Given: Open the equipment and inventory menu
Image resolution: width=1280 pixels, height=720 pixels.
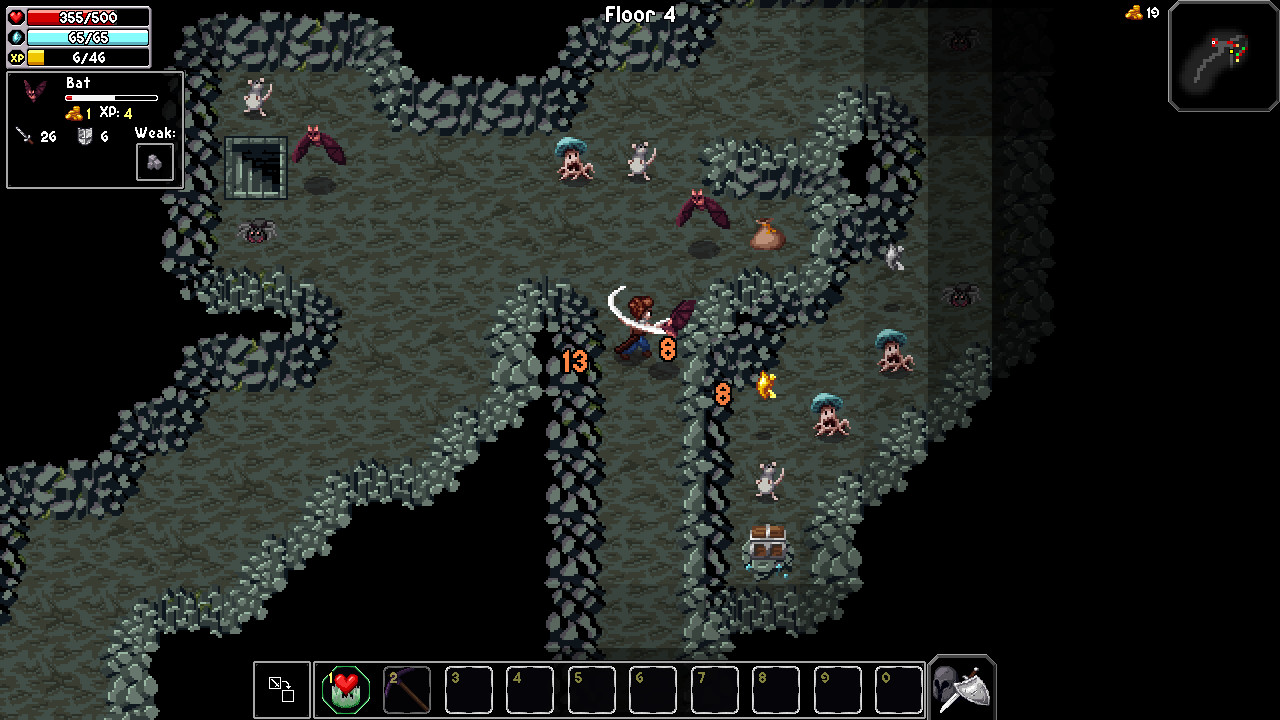Looking at the screenshot, I should [x=960, y=686].
